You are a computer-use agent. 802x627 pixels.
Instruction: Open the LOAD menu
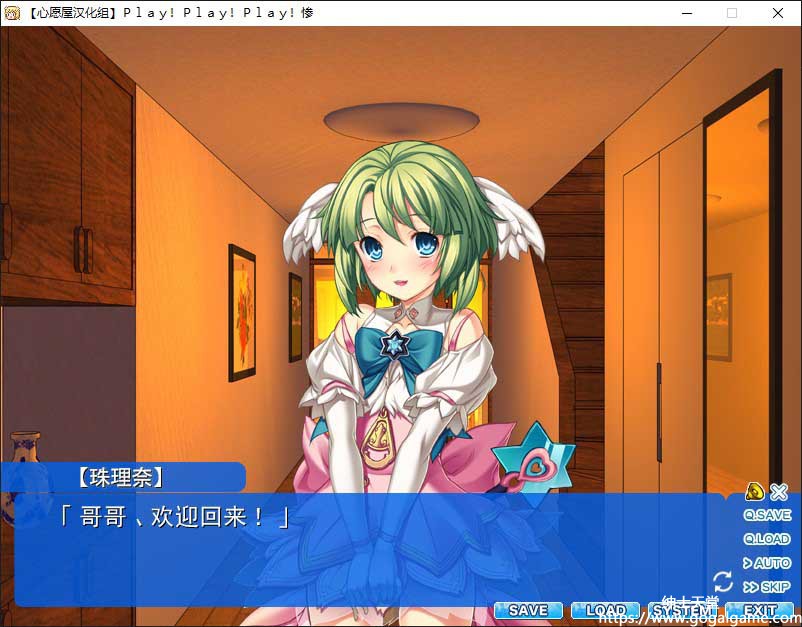(605, 610)
